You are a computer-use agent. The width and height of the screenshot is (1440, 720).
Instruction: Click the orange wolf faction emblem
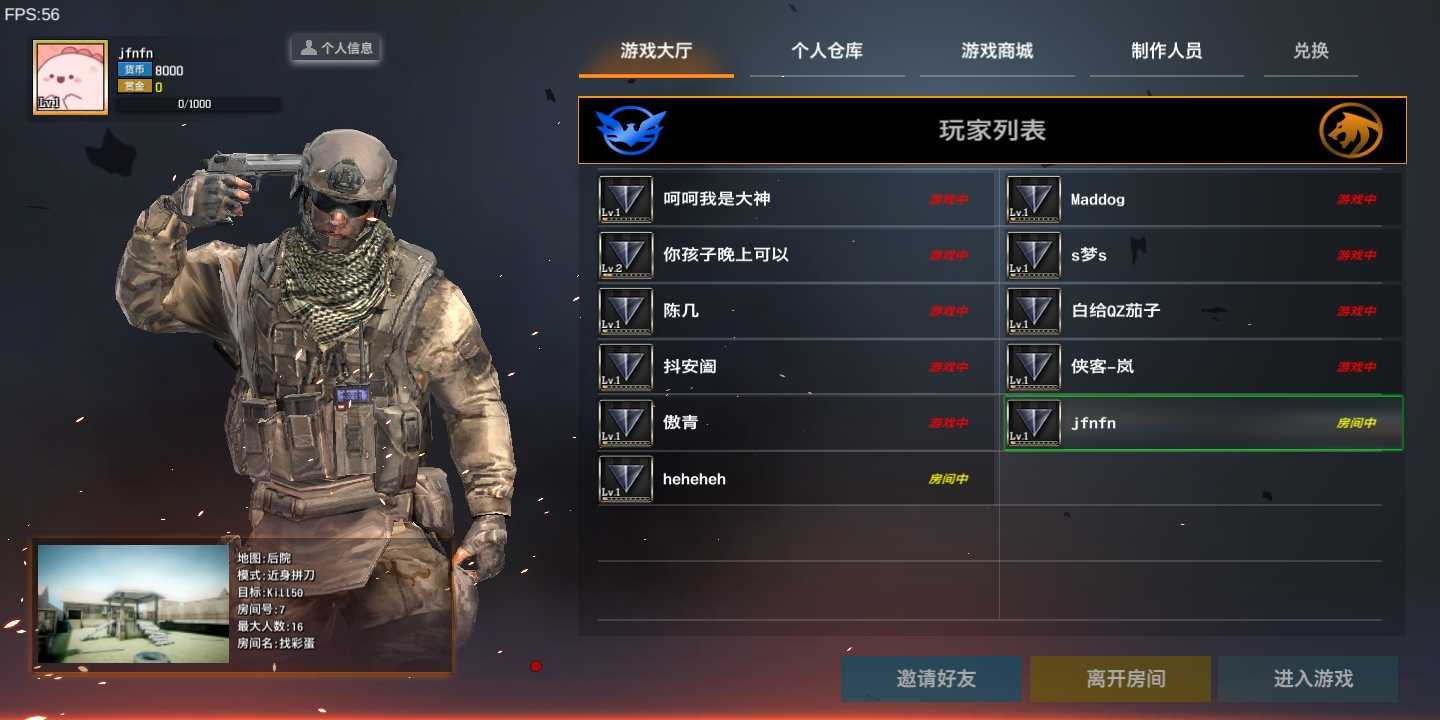[1352, 130]
